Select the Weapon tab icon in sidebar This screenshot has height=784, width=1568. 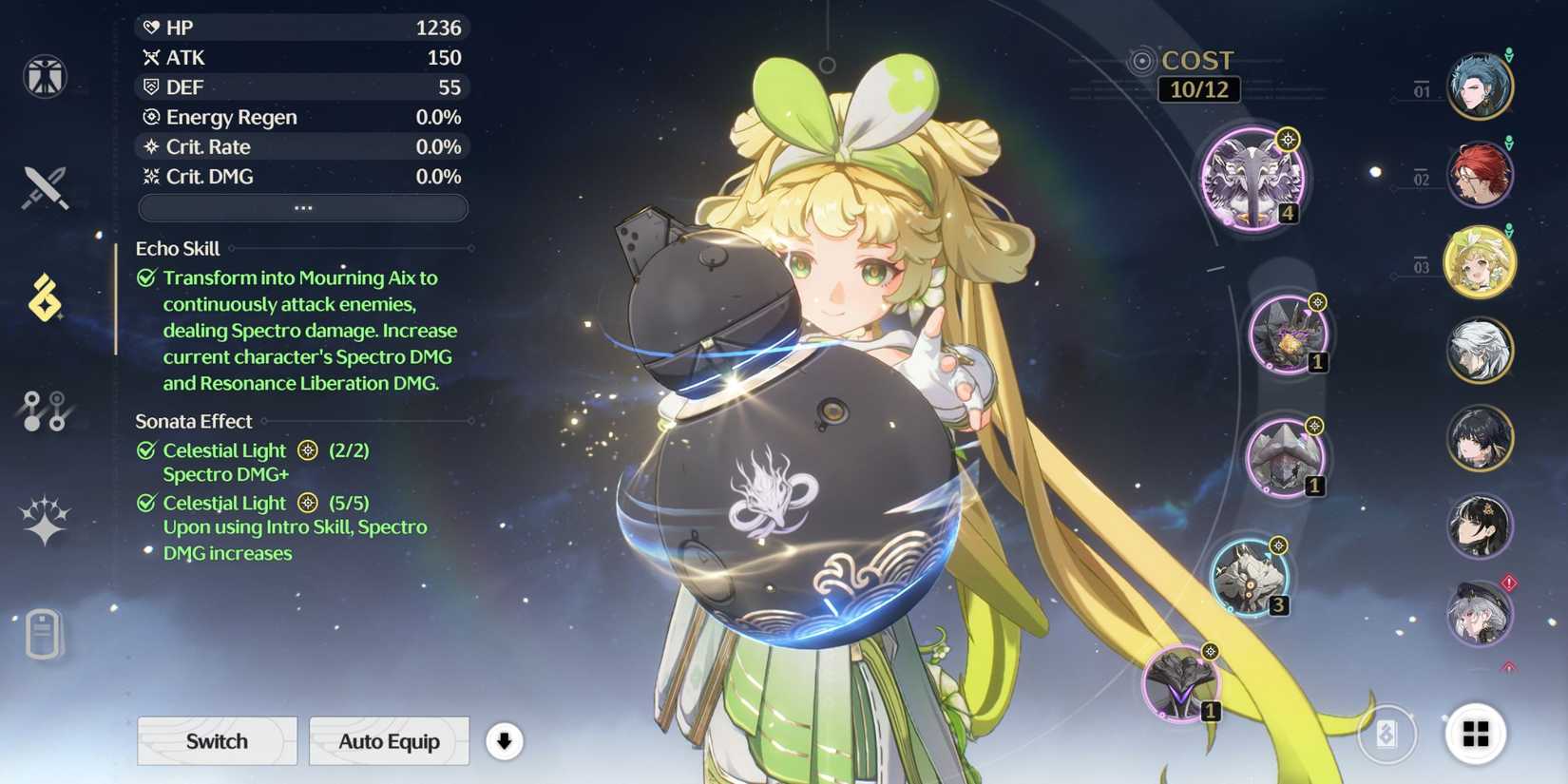(x=46, y=186)
